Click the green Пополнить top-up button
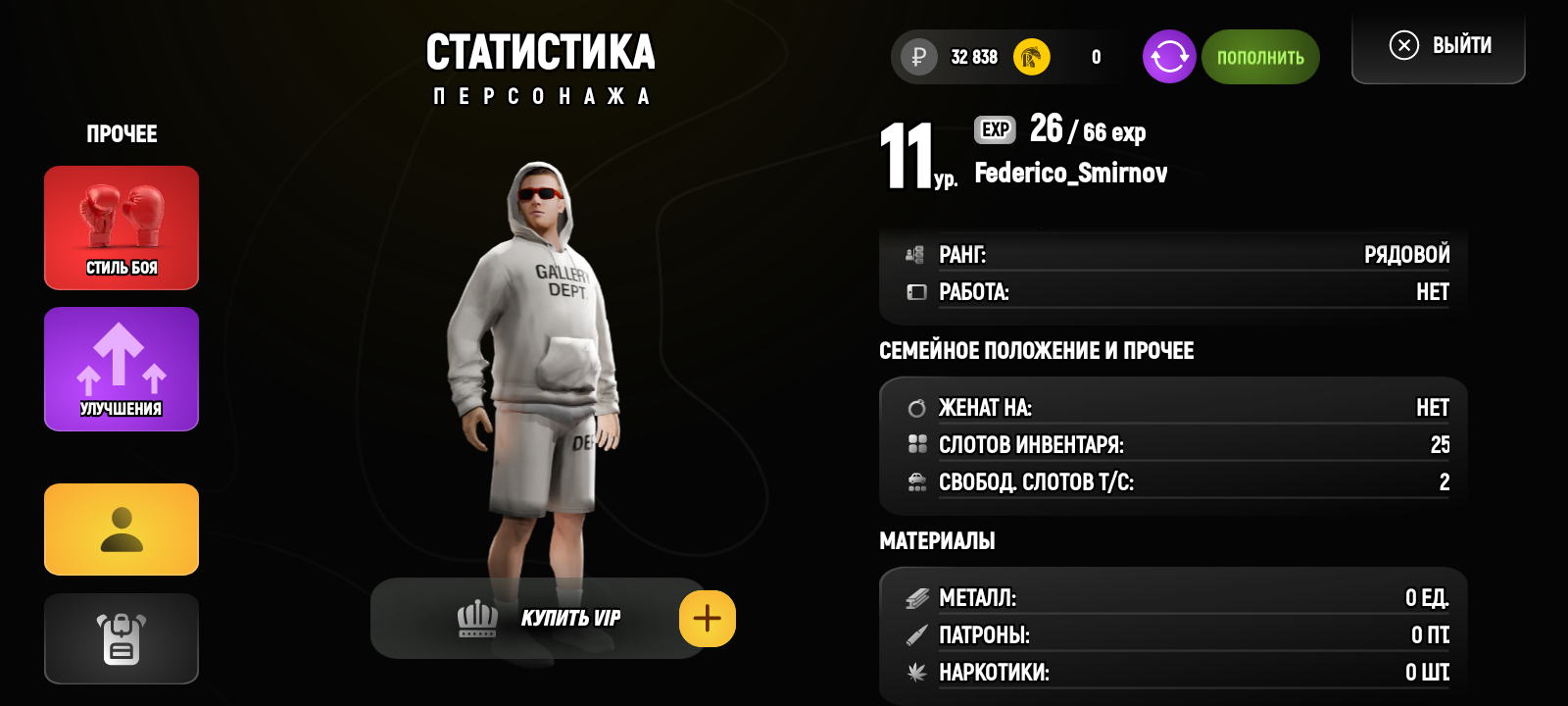 (x=1260, y=57)
